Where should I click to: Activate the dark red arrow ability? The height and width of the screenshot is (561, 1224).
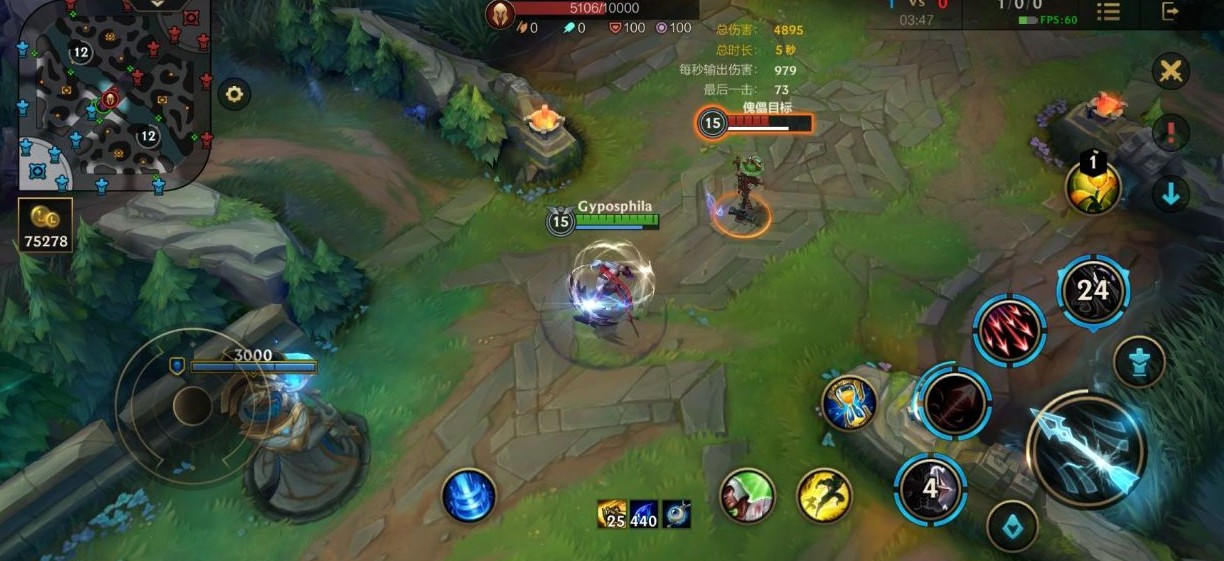pyautogui.click(x=955, y=402)
